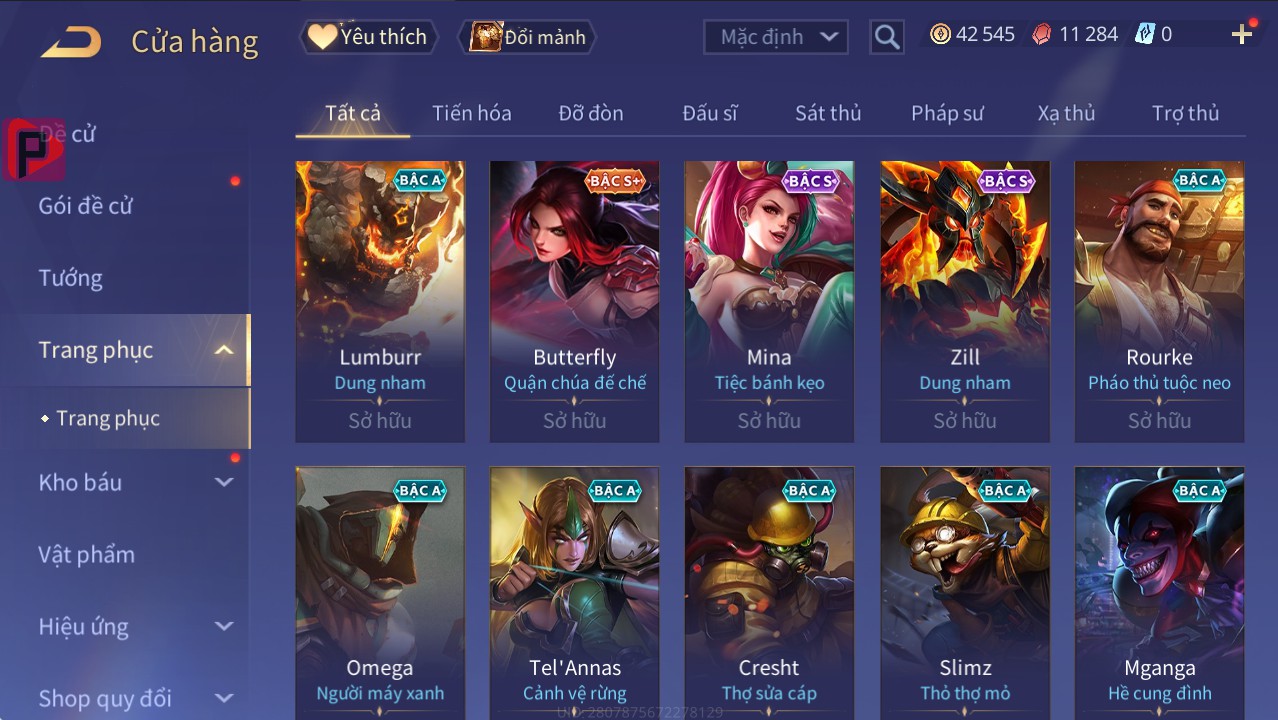Open the Gói đề cử menu
The image size is (1278, 720).
pyautogui.click(x=86, y=206)
